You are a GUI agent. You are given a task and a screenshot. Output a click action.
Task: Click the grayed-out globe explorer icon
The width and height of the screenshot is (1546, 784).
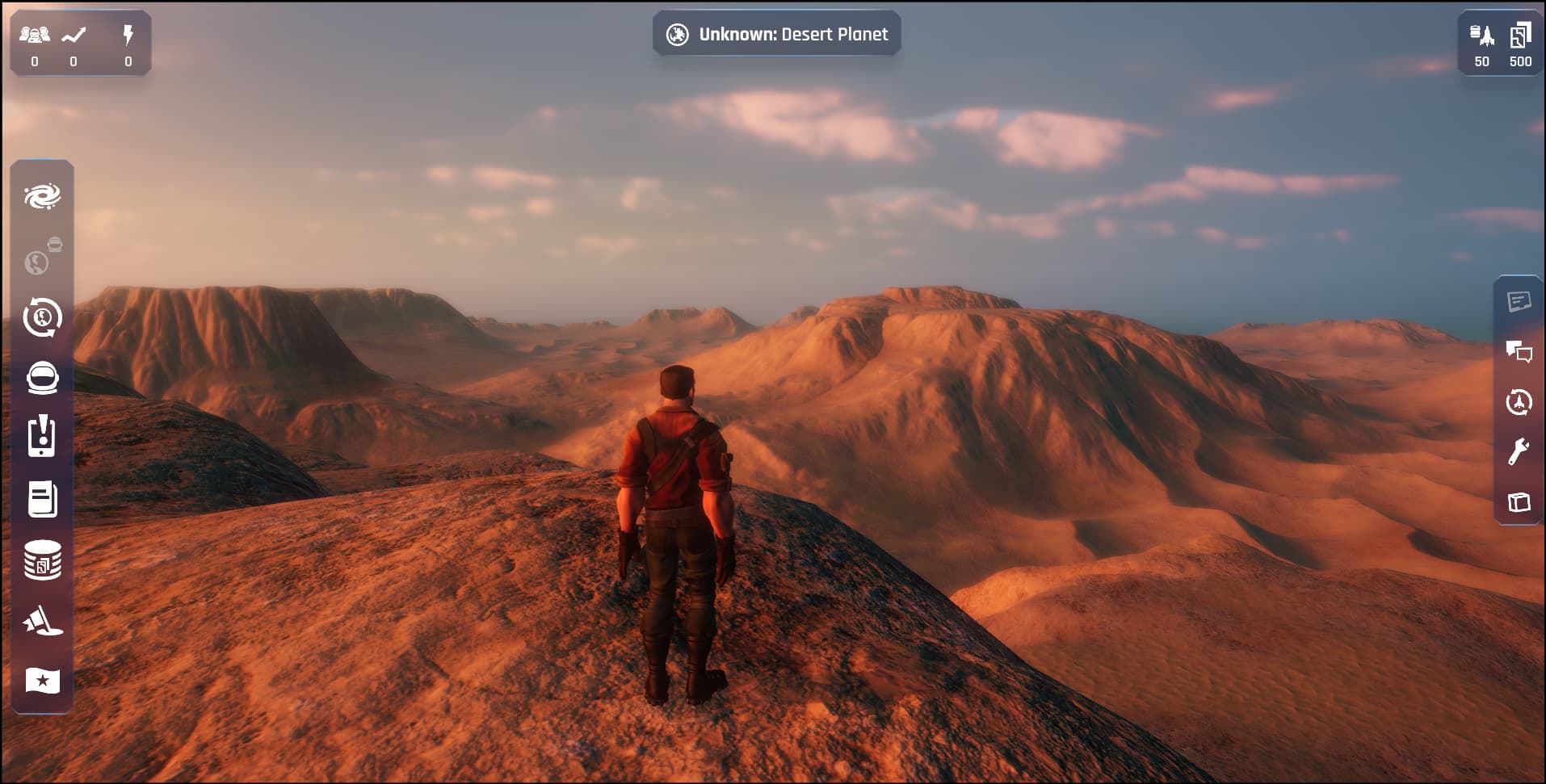(x=39, y=260)
